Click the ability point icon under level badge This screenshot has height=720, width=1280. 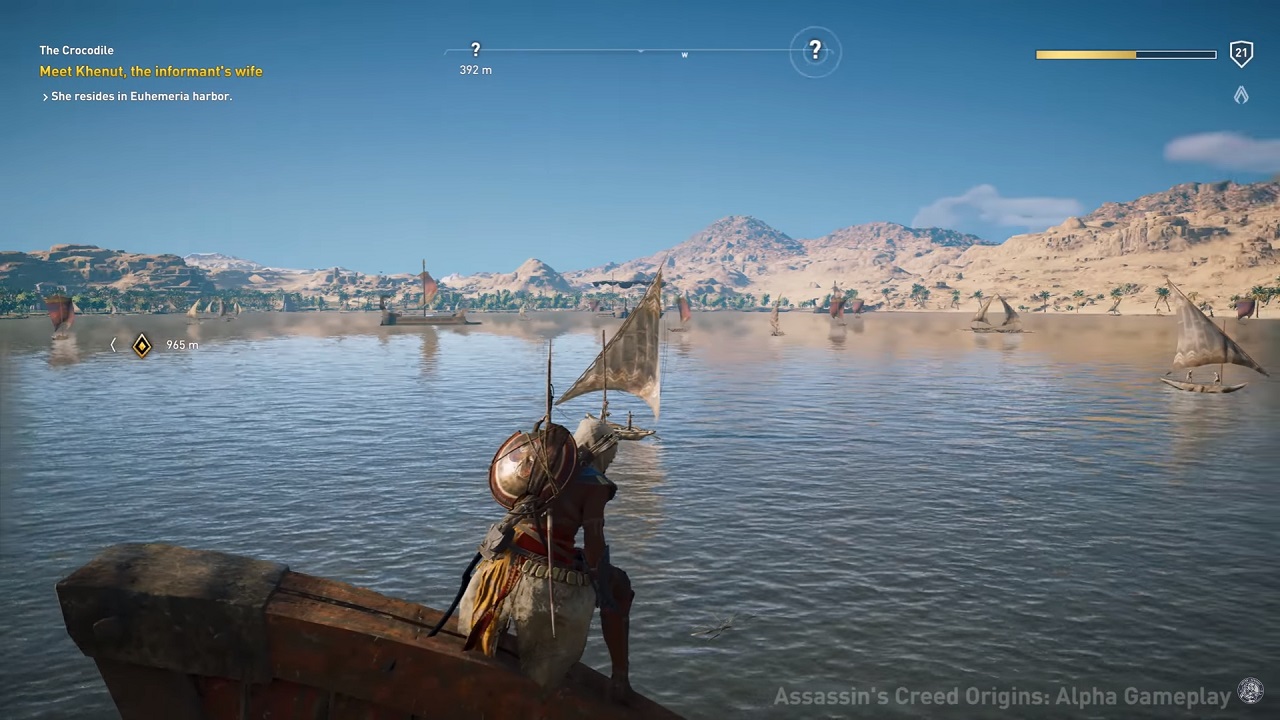click(x=1241, y=95)
